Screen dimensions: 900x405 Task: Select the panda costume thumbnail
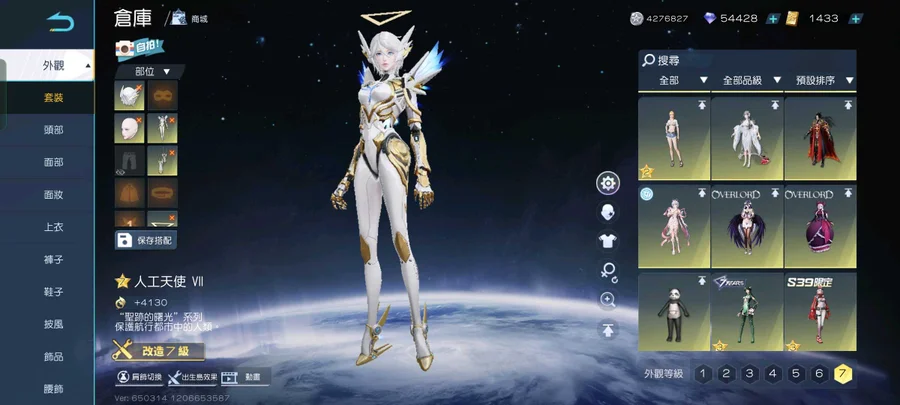(673, 312)
